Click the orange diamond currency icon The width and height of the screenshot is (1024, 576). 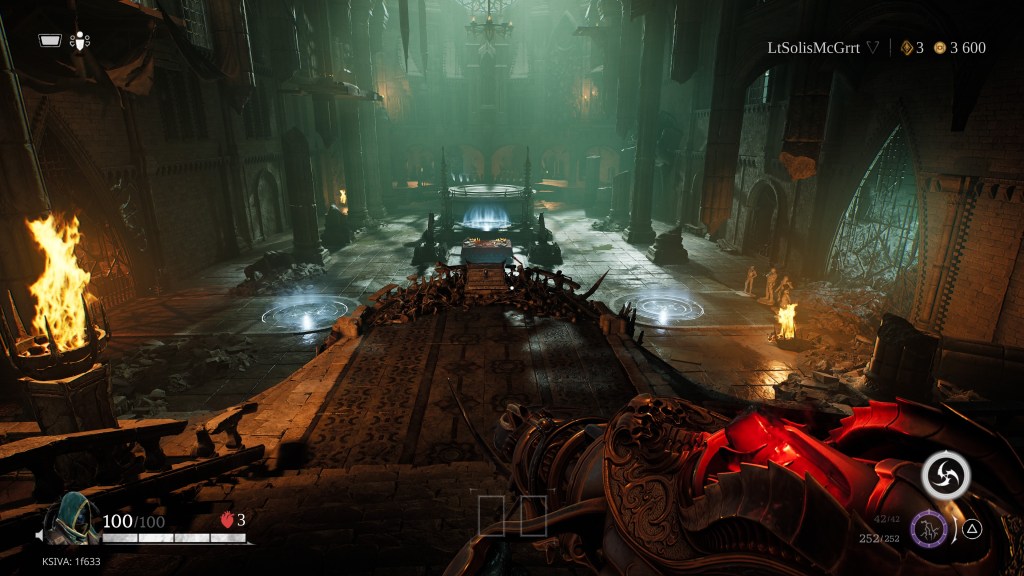(x=907, y=48)
